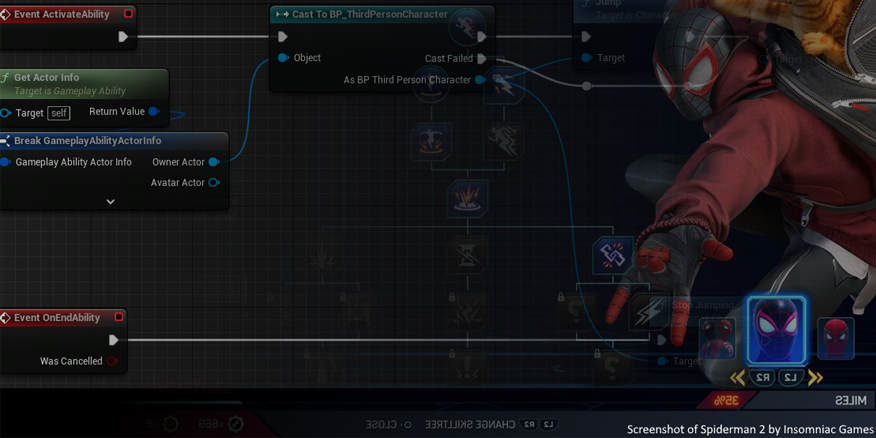Screen dimensions: 876x438
Task: Click the As BP Third Person Character pin
Action: [x=480, y=80]
